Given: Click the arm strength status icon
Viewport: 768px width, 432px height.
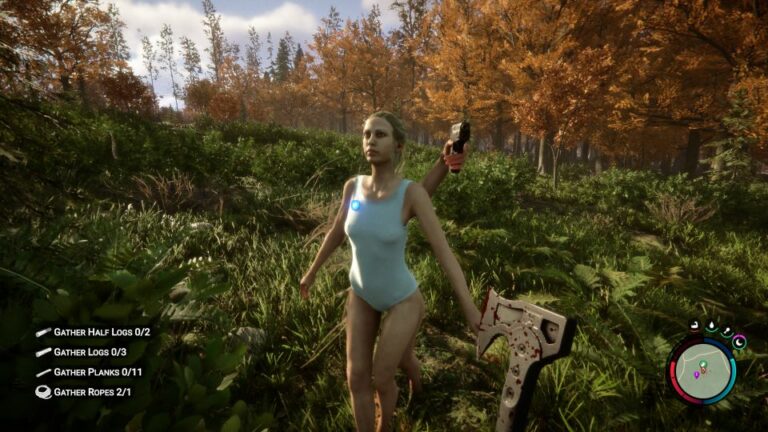Looking at the screenshot, I should coord(693,327).
